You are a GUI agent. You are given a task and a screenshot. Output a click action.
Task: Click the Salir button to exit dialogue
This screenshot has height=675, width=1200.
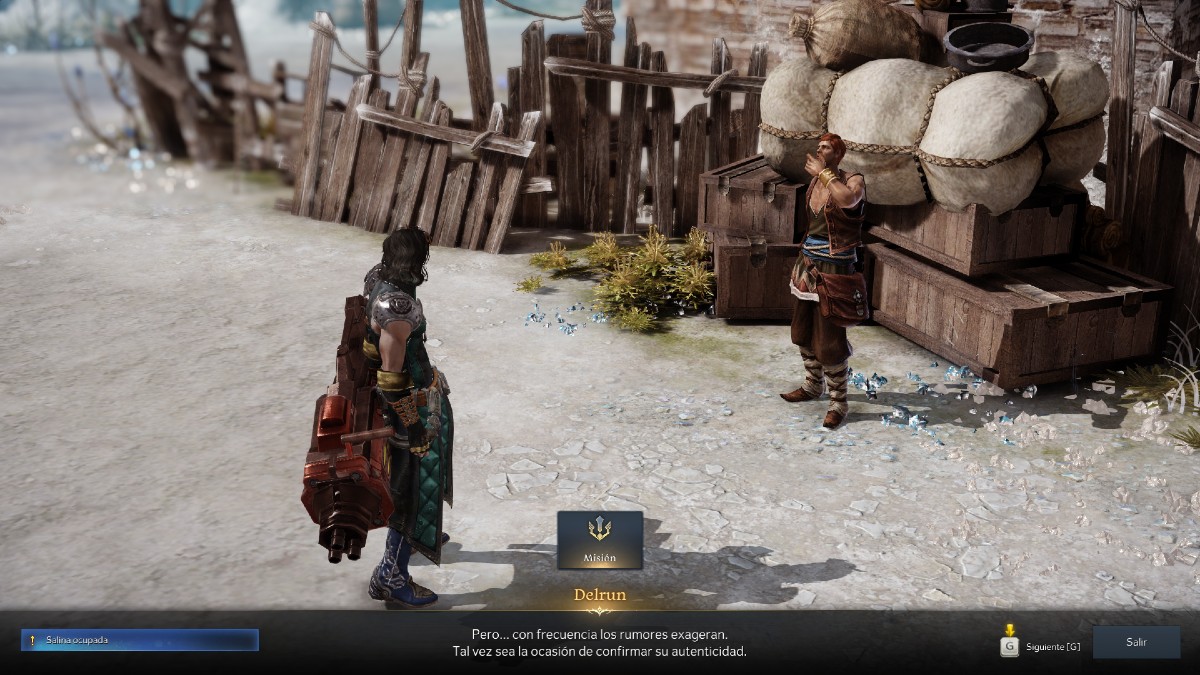(1136, 642)
